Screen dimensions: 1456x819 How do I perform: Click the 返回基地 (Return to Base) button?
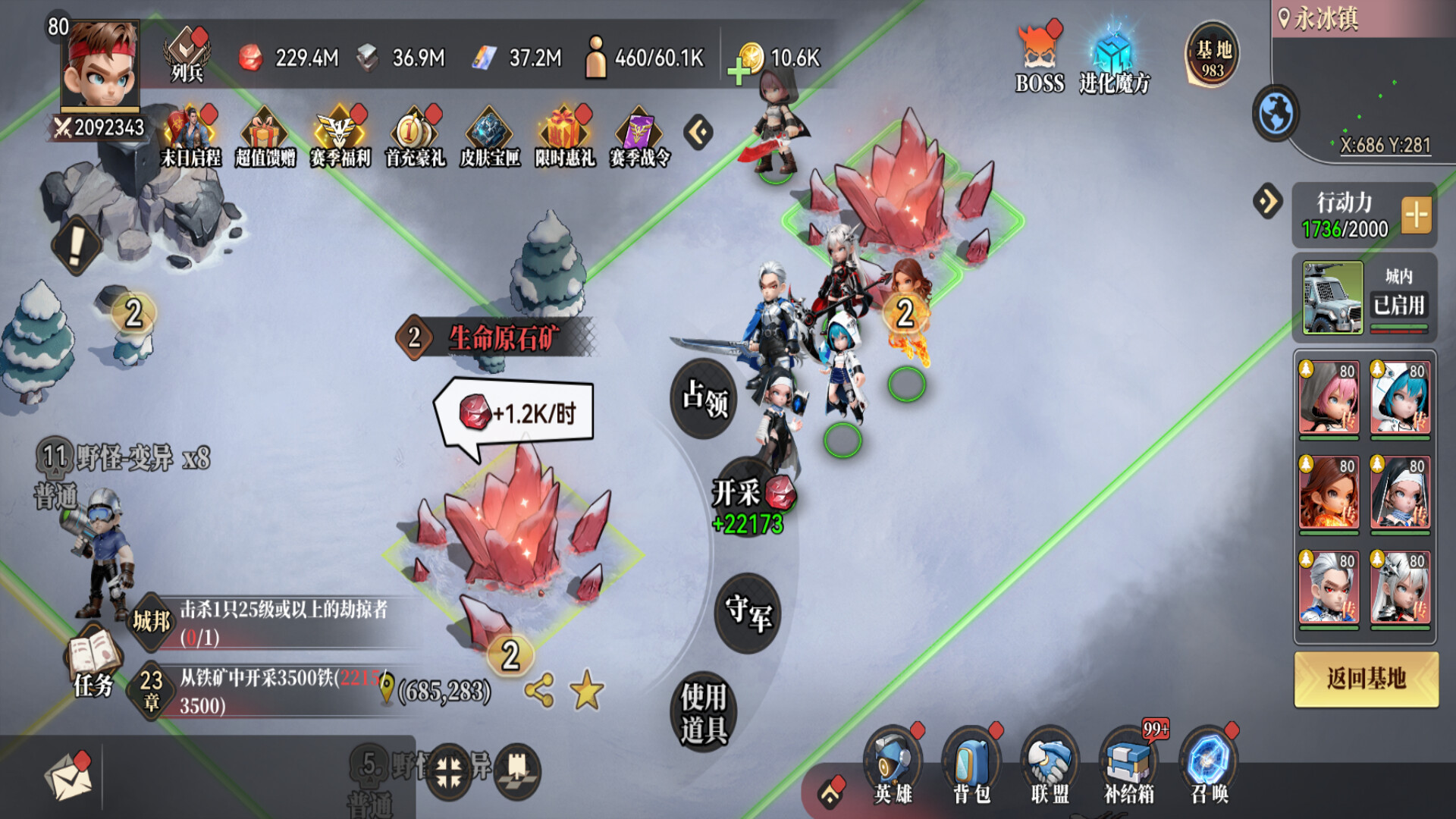(x=1366, y=679)
